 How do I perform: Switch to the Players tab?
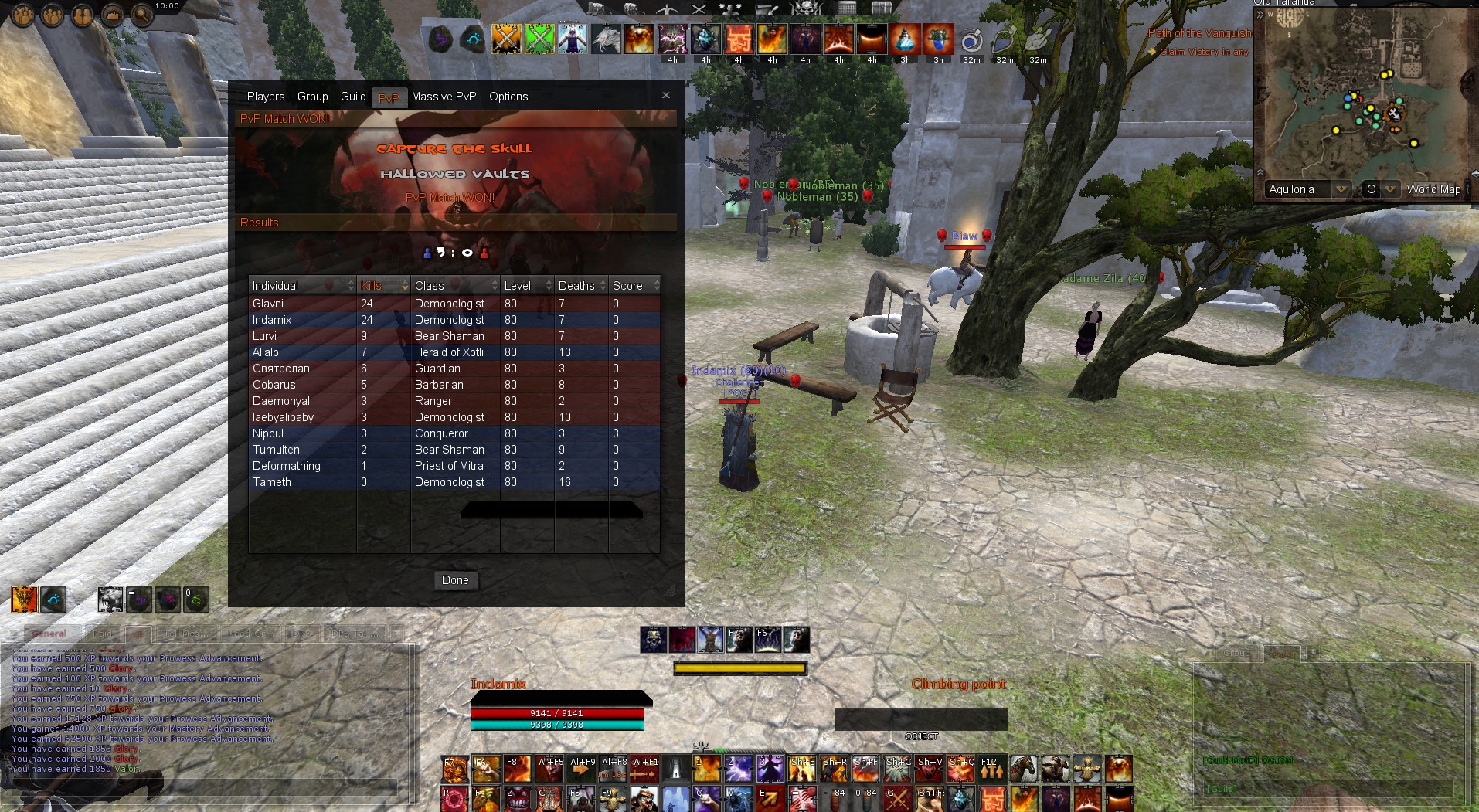tap(266, 97)
